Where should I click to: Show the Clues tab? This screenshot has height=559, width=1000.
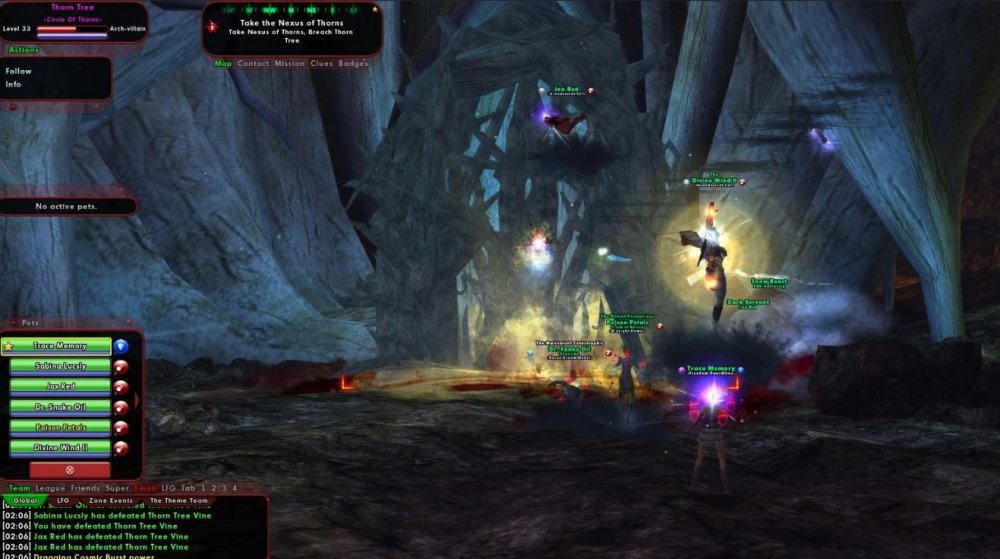[x=322, y=63]
